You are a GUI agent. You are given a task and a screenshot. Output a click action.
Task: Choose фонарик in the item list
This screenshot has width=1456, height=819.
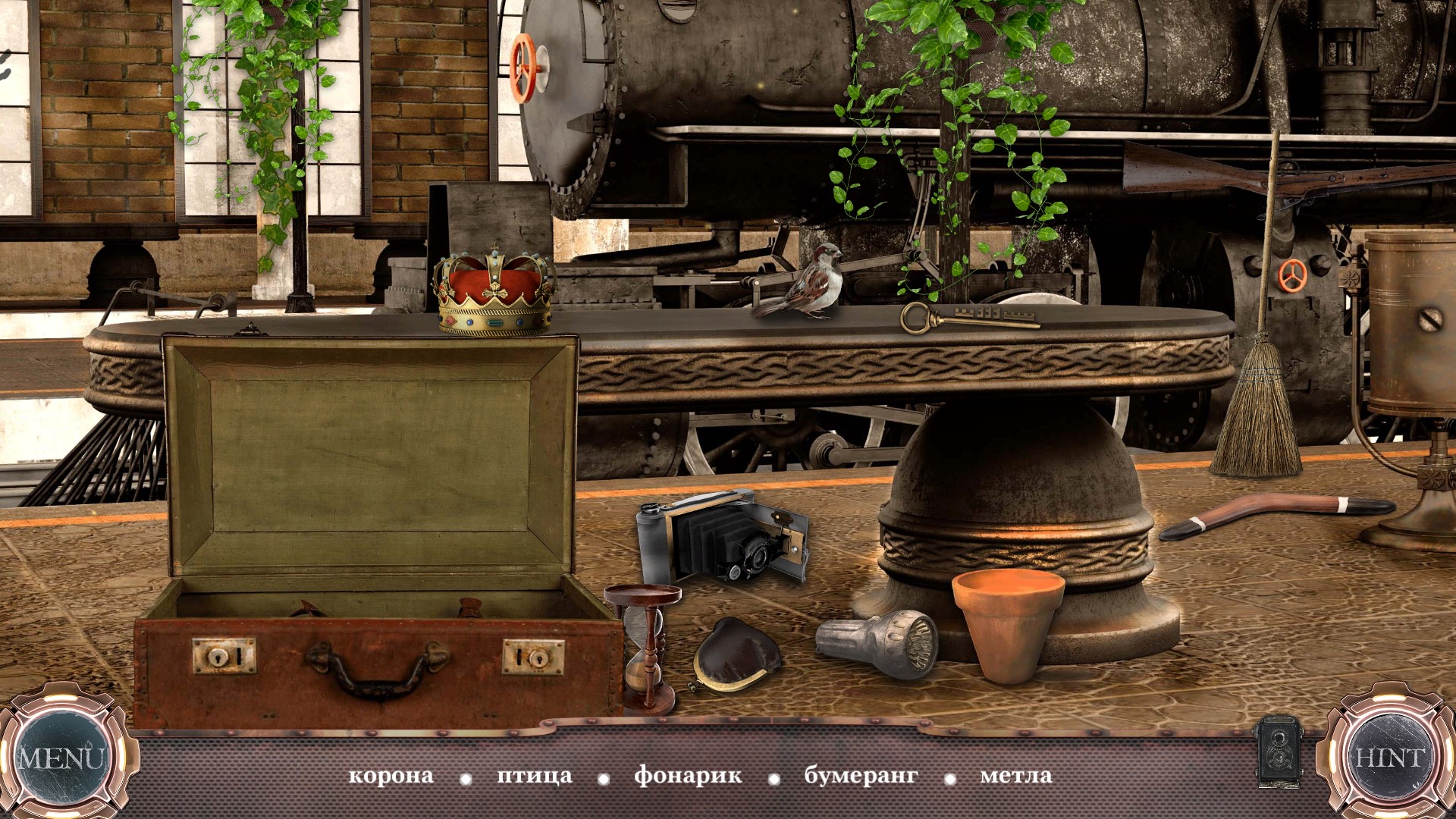pyautogui.click(x=688, y=776)
